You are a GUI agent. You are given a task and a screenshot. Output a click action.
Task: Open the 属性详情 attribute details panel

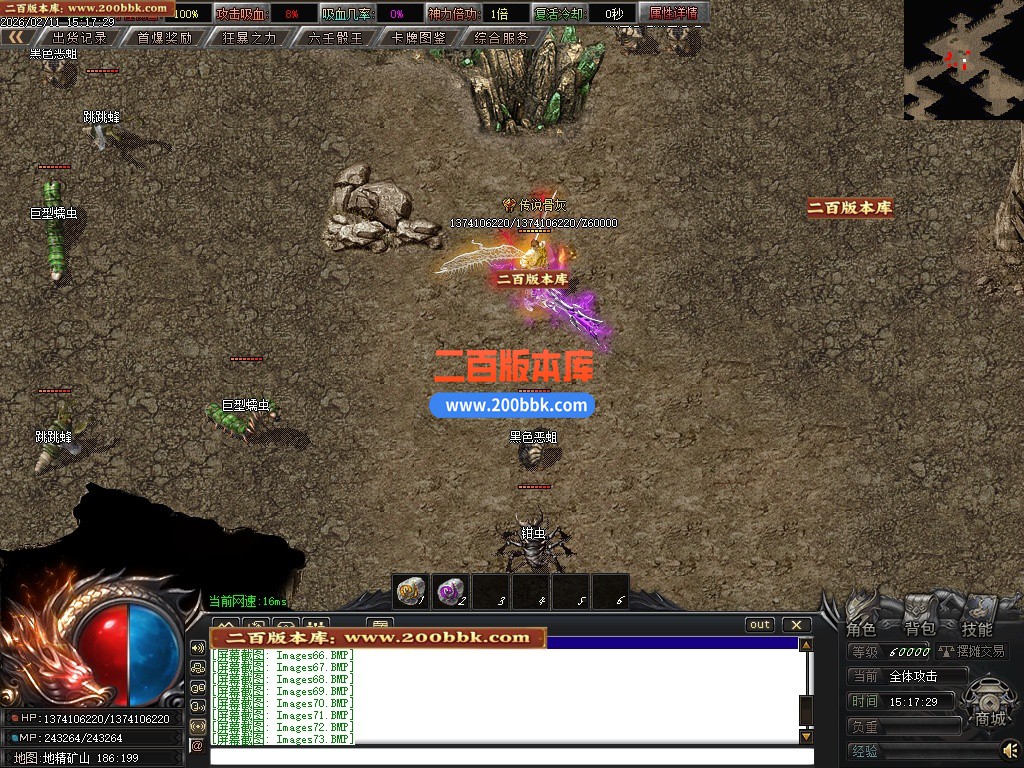tap(674, 14)
